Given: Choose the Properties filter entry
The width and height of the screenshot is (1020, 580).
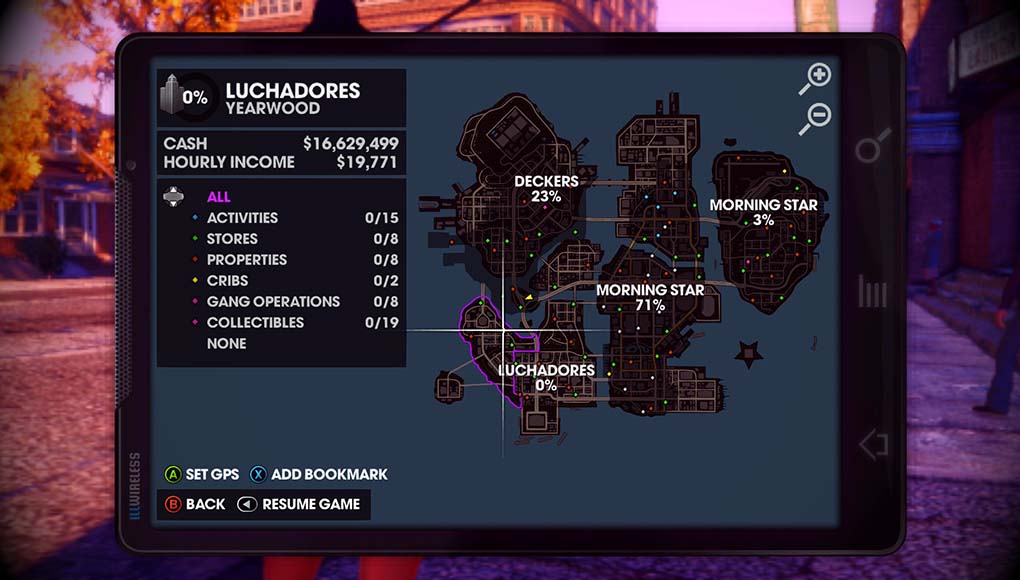Looking at the screenshot, I should tap(246, 260).
